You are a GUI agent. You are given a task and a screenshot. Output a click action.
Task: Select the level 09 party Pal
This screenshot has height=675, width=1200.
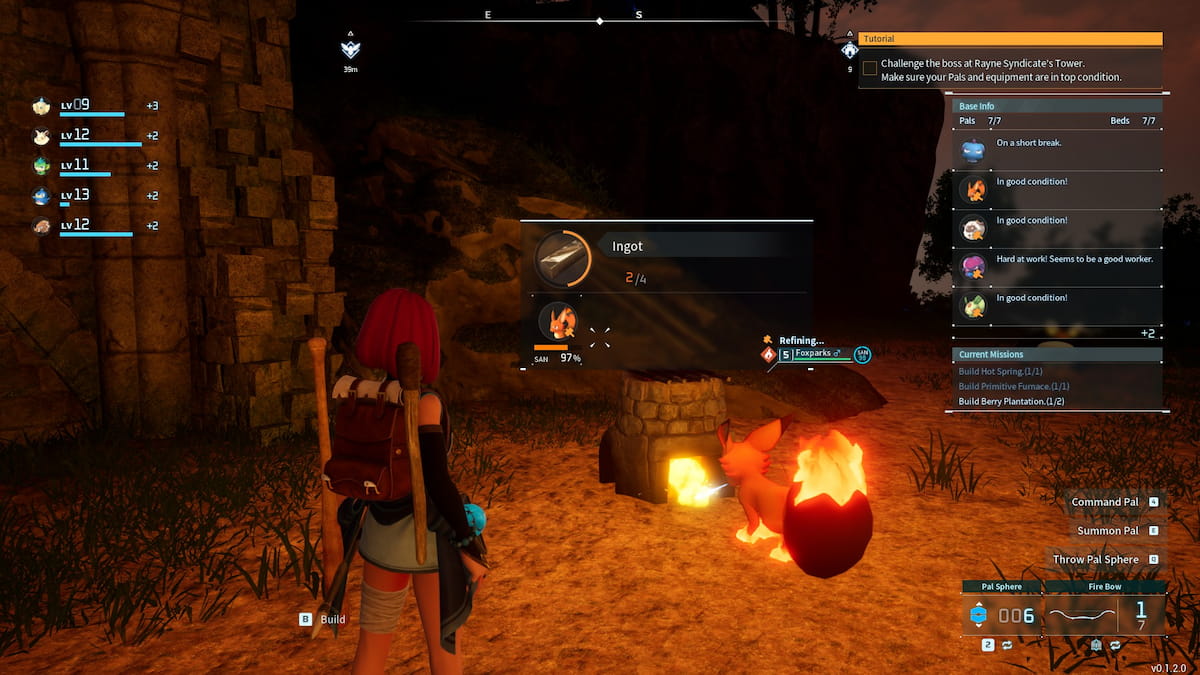[41, 106]
